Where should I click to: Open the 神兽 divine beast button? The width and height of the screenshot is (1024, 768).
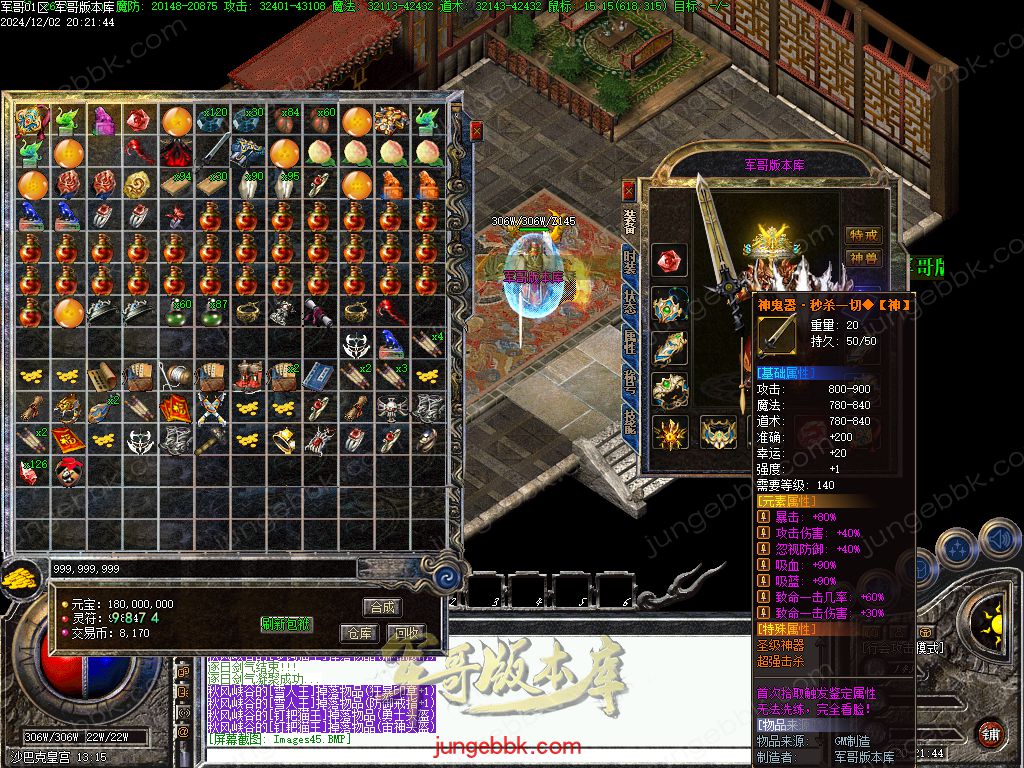point(863,258)
